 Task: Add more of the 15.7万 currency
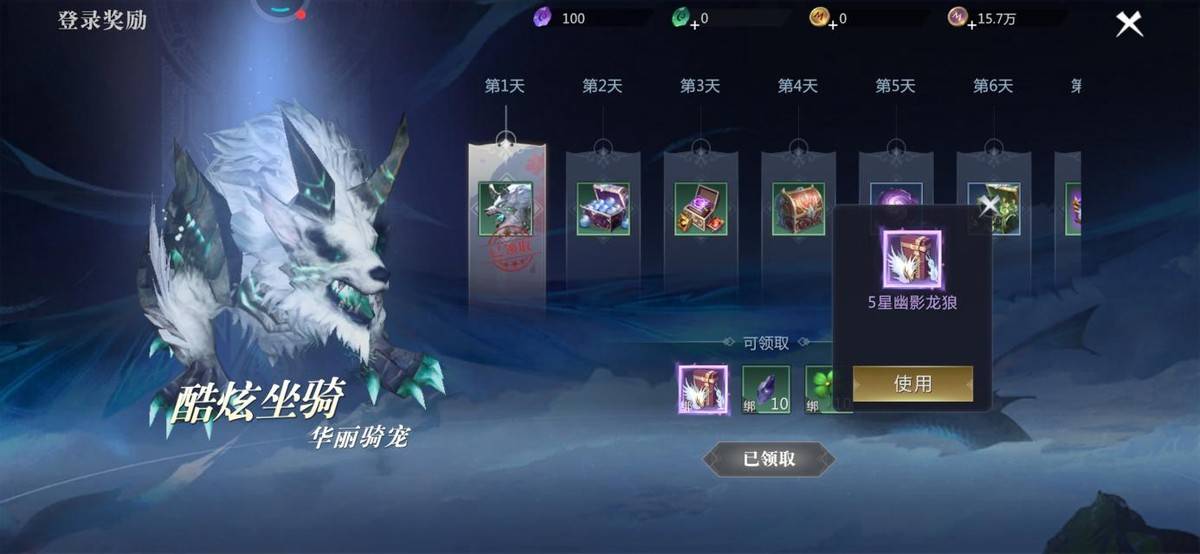coord(970,24)
